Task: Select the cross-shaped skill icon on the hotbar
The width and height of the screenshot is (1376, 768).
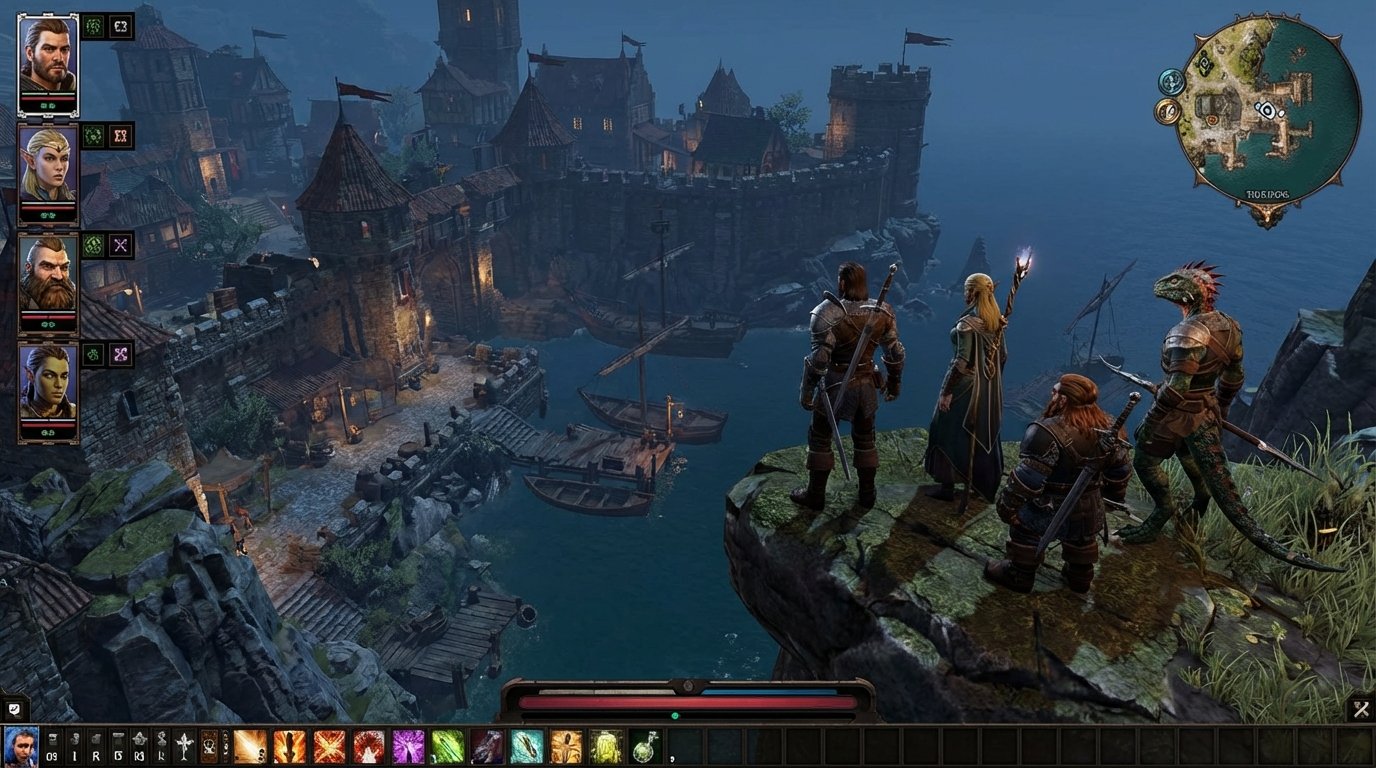Action: click(182, 745)
